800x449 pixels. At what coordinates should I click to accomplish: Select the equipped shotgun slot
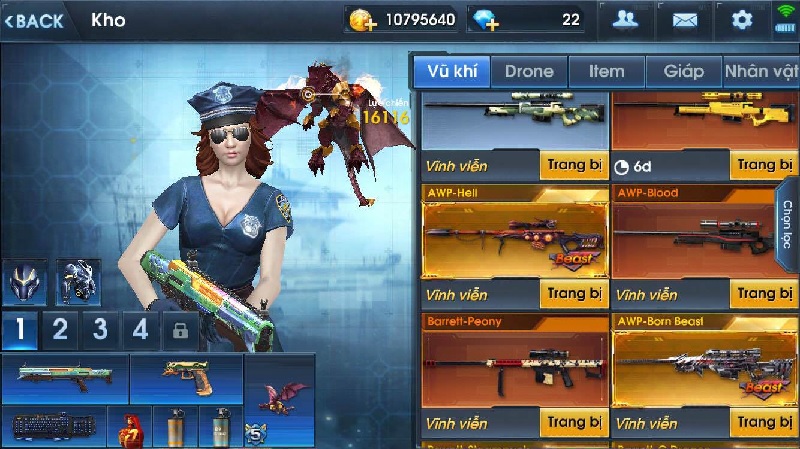pos(65,378)
